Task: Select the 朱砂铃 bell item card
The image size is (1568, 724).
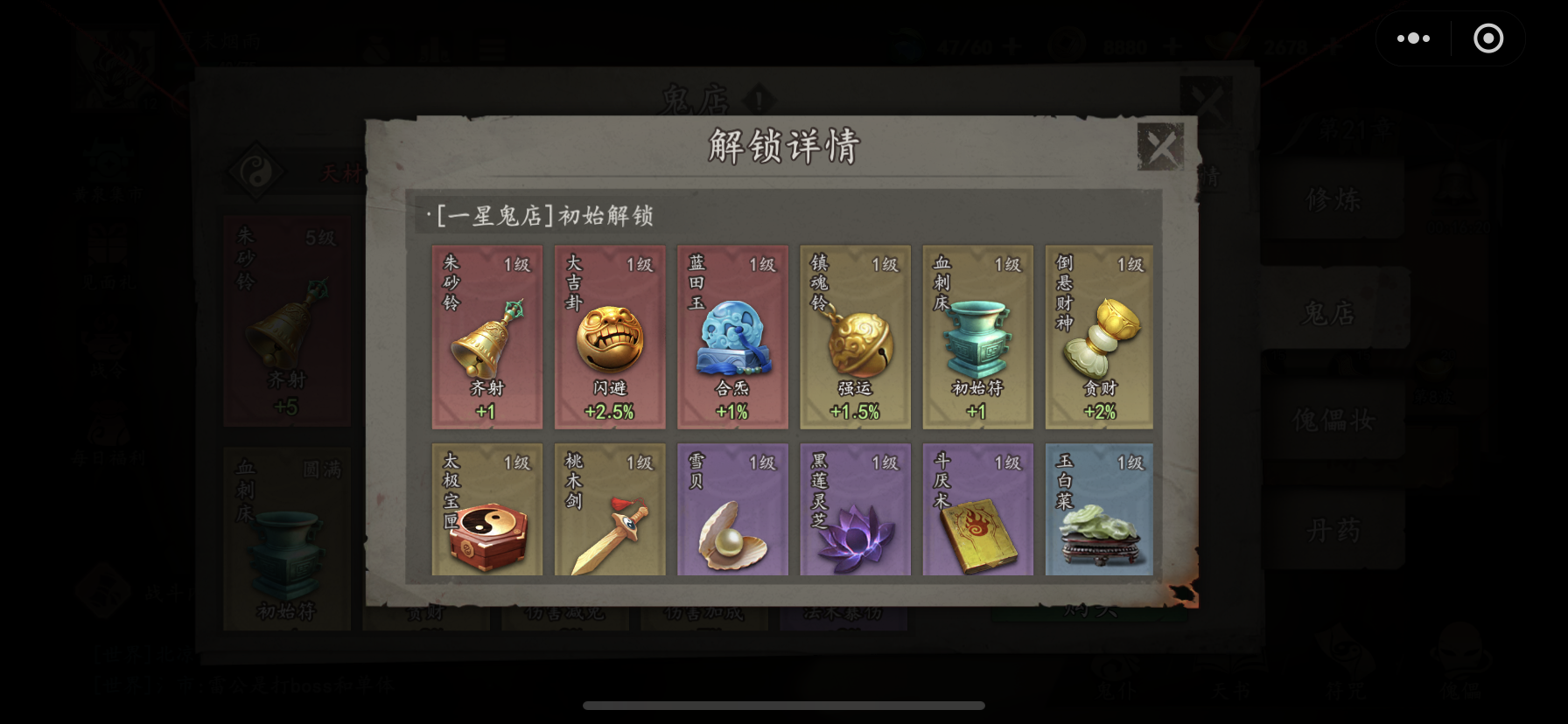Action: coord(486,337)
